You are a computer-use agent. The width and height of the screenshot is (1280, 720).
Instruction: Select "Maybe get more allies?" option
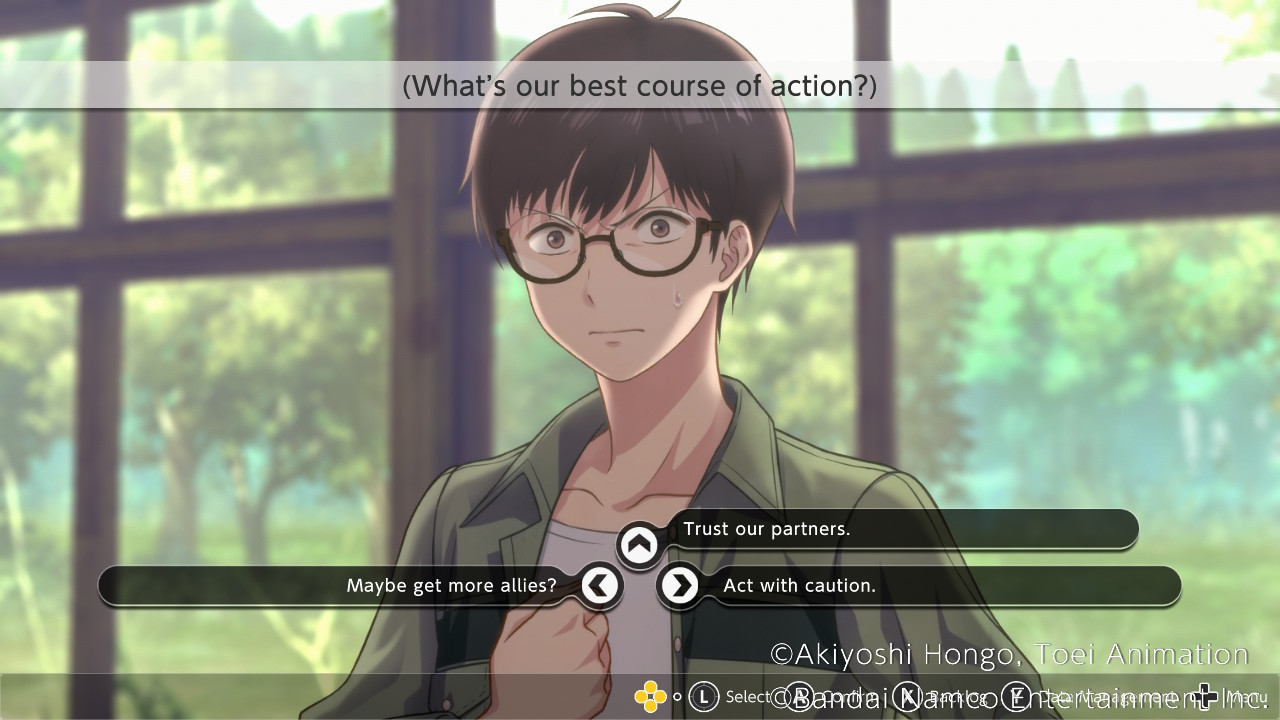(451, 586)
